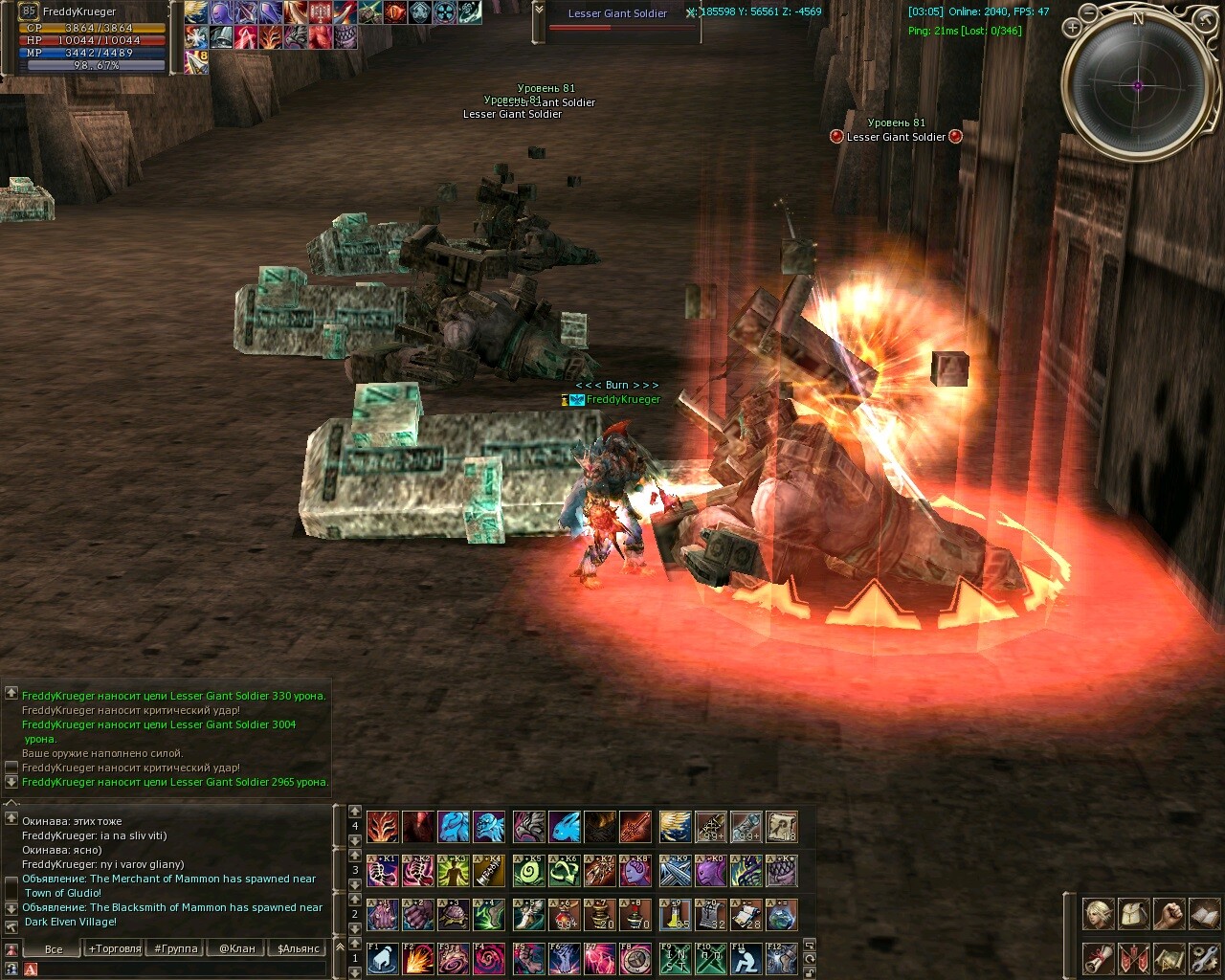Switch to the @Клан chat tab
1225x980 pixels.
(236, 948)
